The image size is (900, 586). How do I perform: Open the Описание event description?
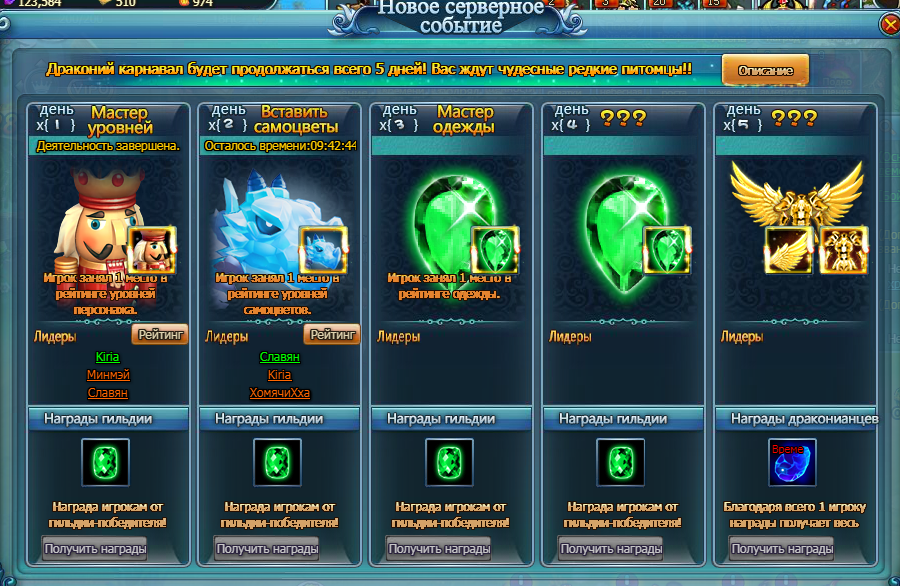pos(765,70)
